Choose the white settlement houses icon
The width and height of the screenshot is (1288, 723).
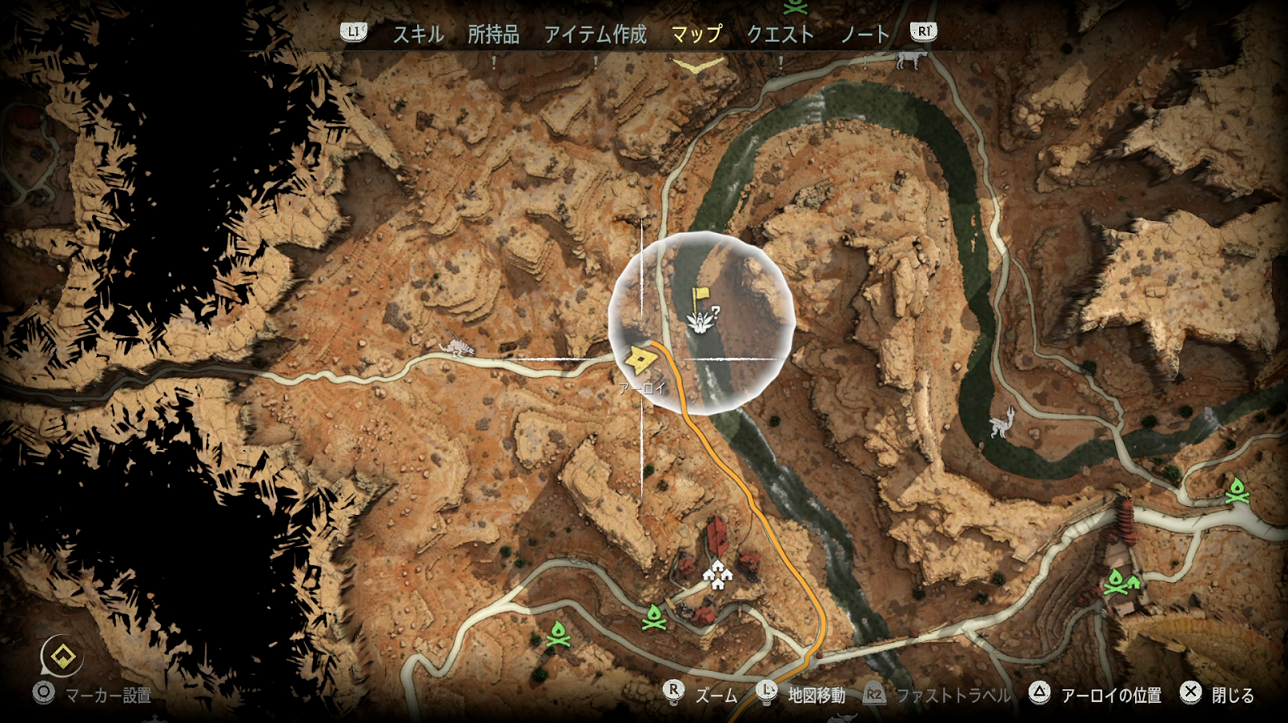[x=716, y=573]
